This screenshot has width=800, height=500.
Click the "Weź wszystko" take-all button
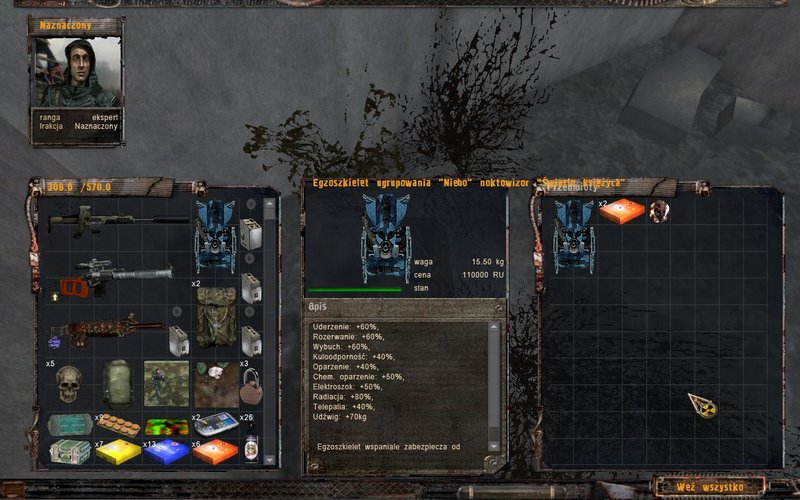[x=708, y=487]
